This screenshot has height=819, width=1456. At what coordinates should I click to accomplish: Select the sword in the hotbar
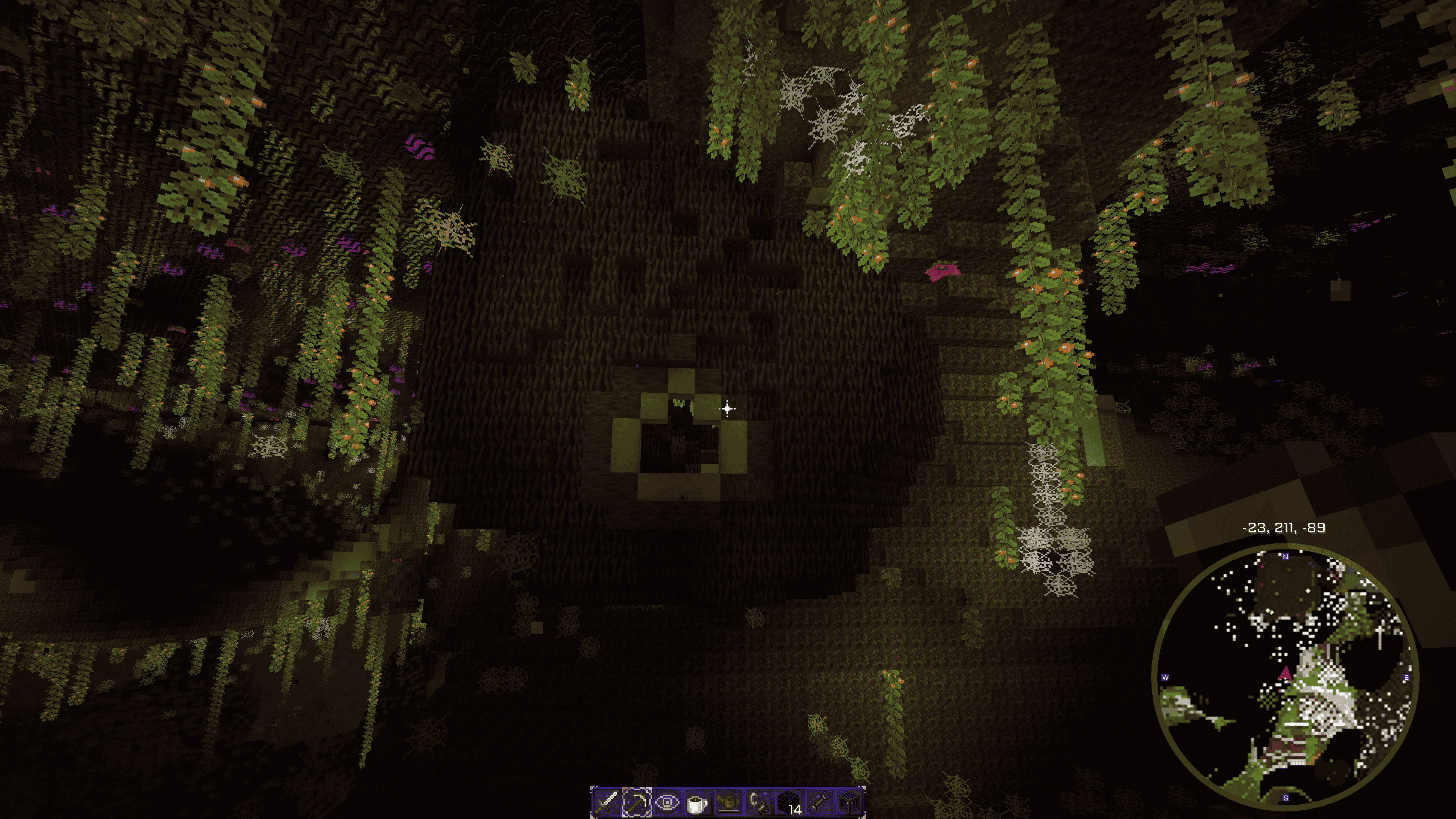pos(606,802)
